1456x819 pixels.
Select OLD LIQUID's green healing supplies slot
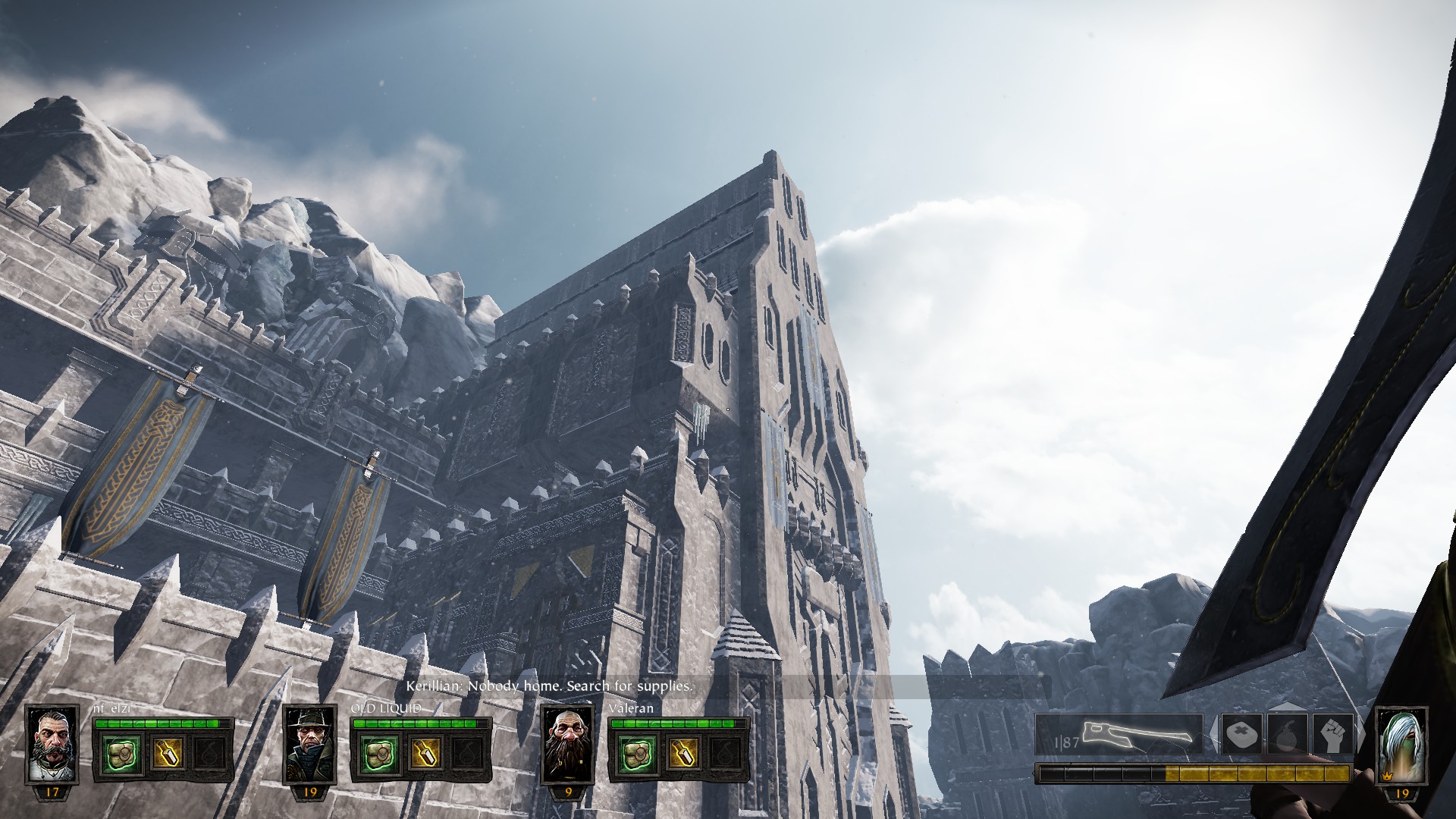click(x=377, y=752)
